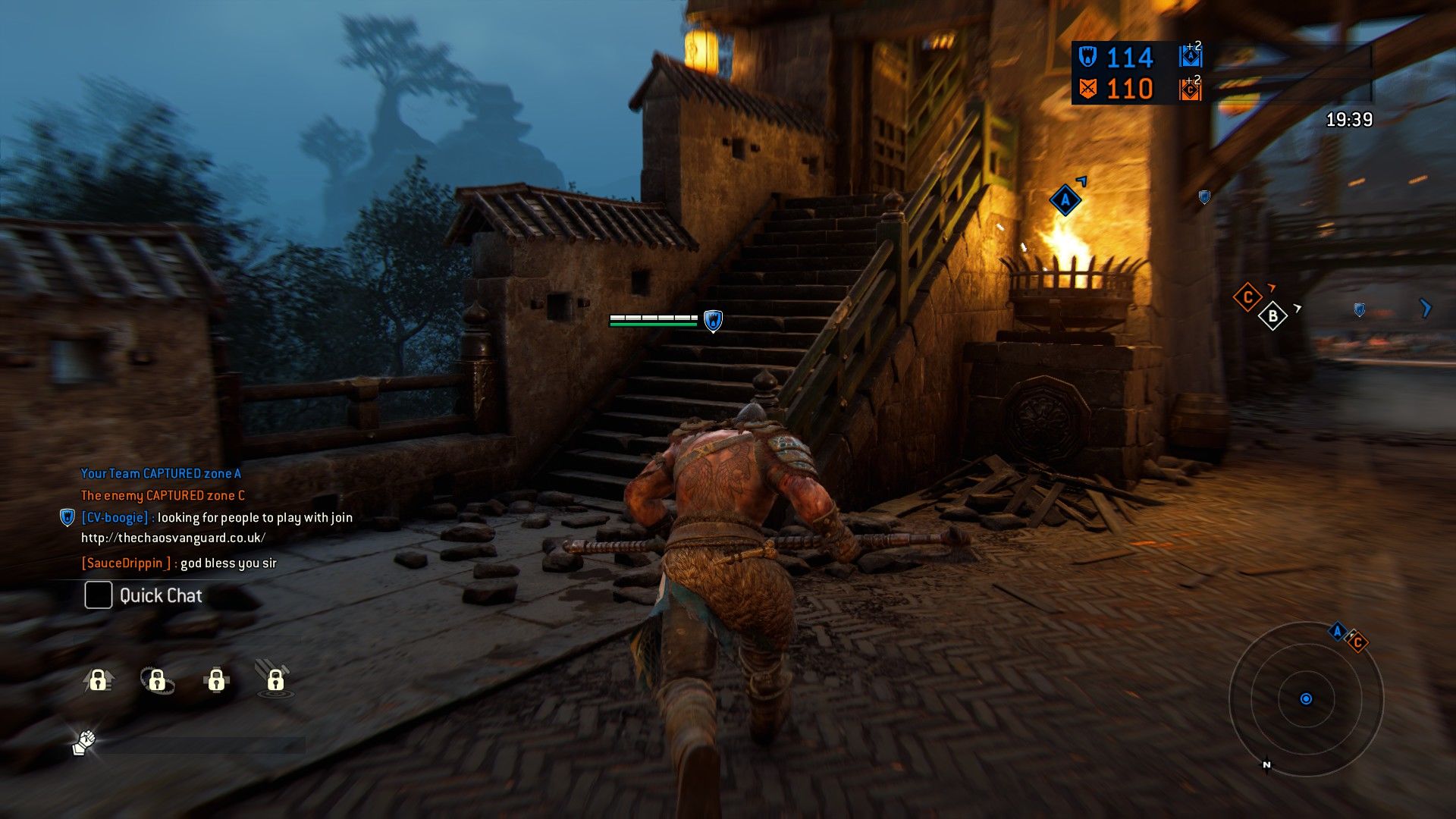Screen dimensions: 1456x819
Task: Select the orange zone C world marker
Action: (1247, 297)
